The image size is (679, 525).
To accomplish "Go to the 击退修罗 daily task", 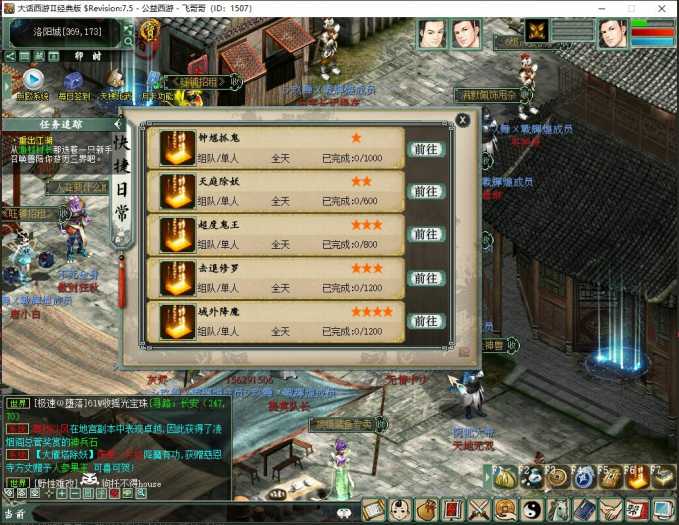I will click(425, 278).
